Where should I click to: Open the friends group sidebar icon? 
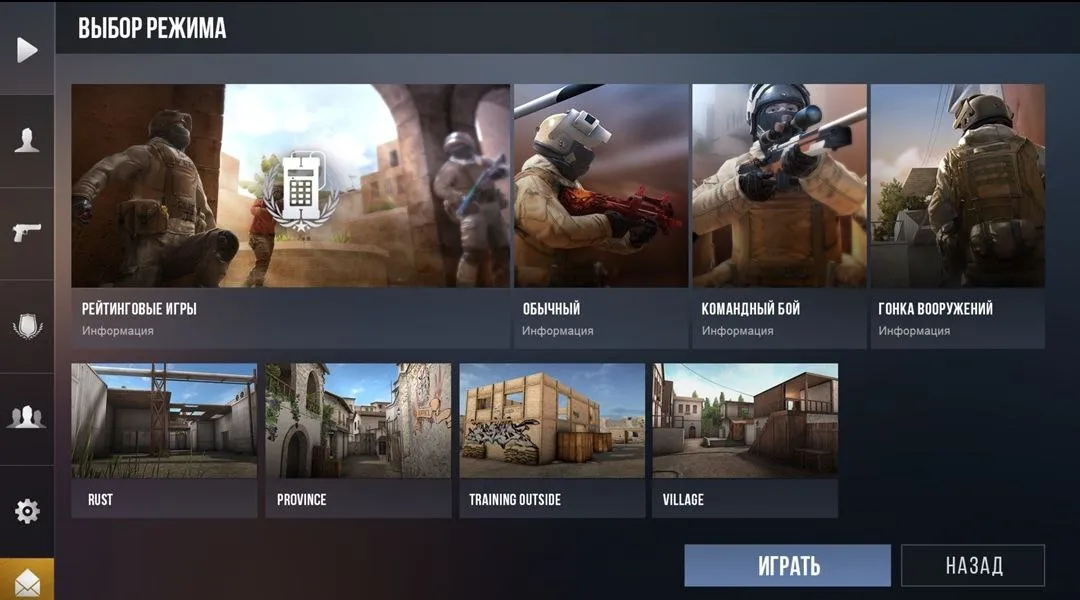27,418
